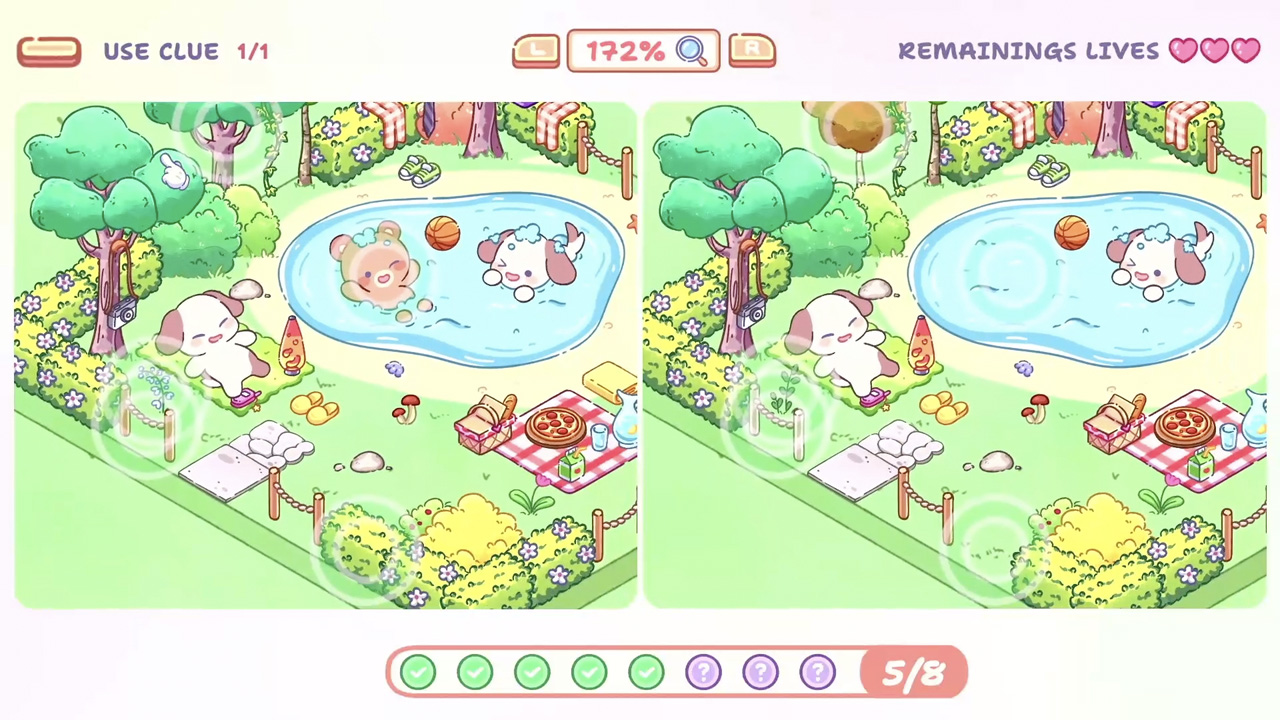Click the basketball floating in the right pond
1280x720 pixels.
click(1070, 233)
